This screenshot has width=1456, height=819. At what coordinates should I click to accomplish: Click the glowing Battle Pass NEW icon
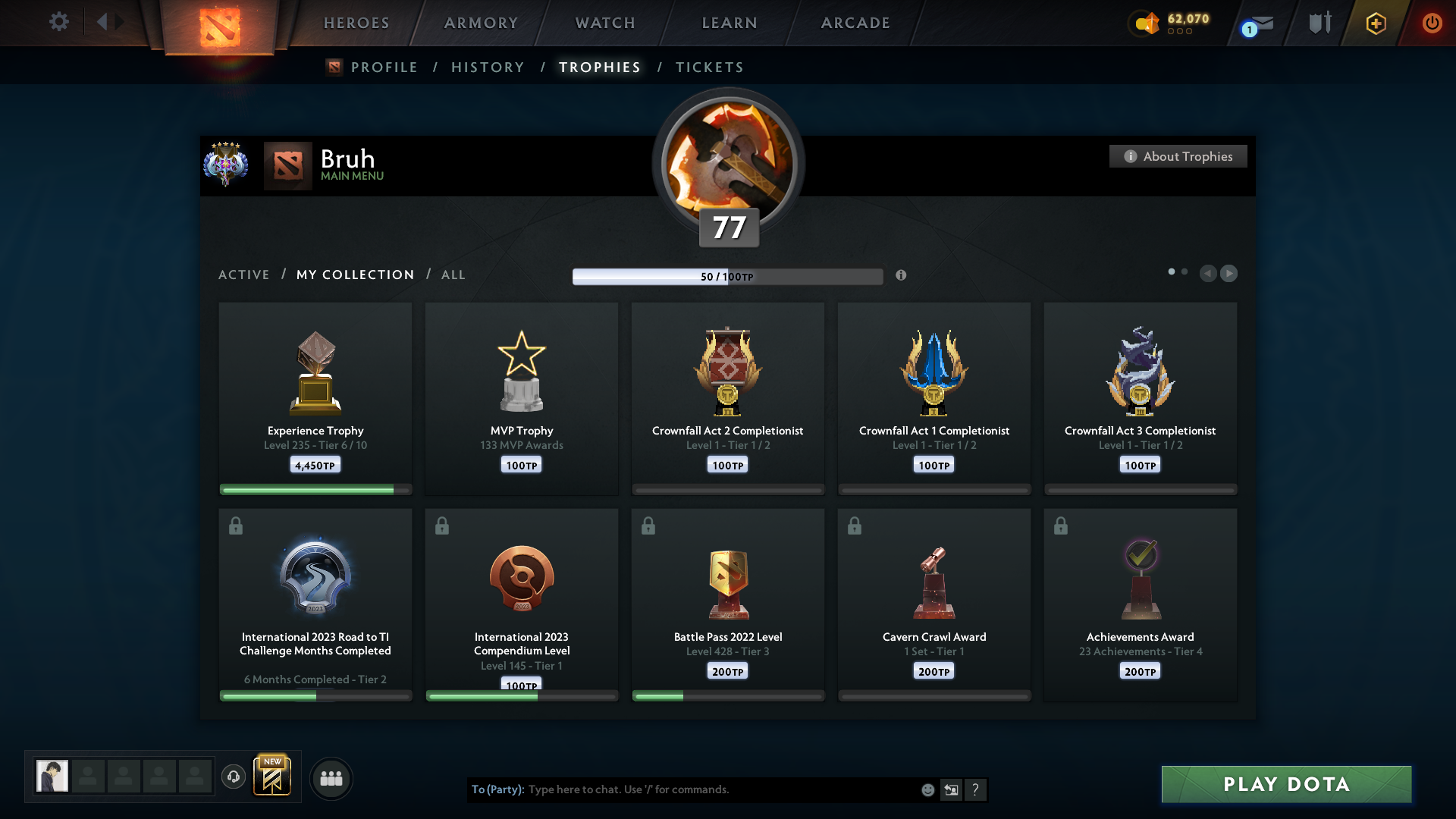coord(273,777)
